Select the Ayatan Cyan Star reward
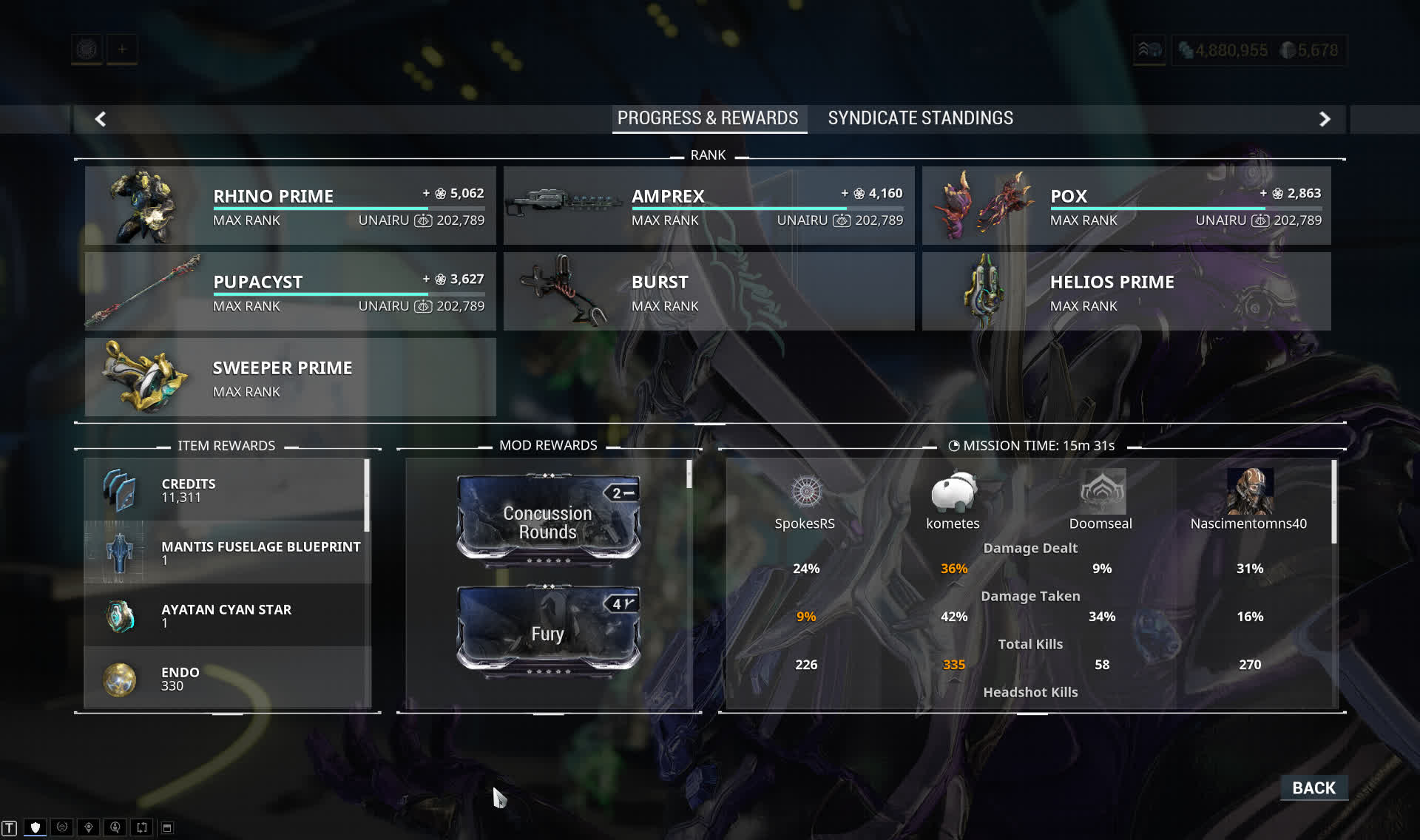Screen dimensions: 1420x840 click(227, 615)
